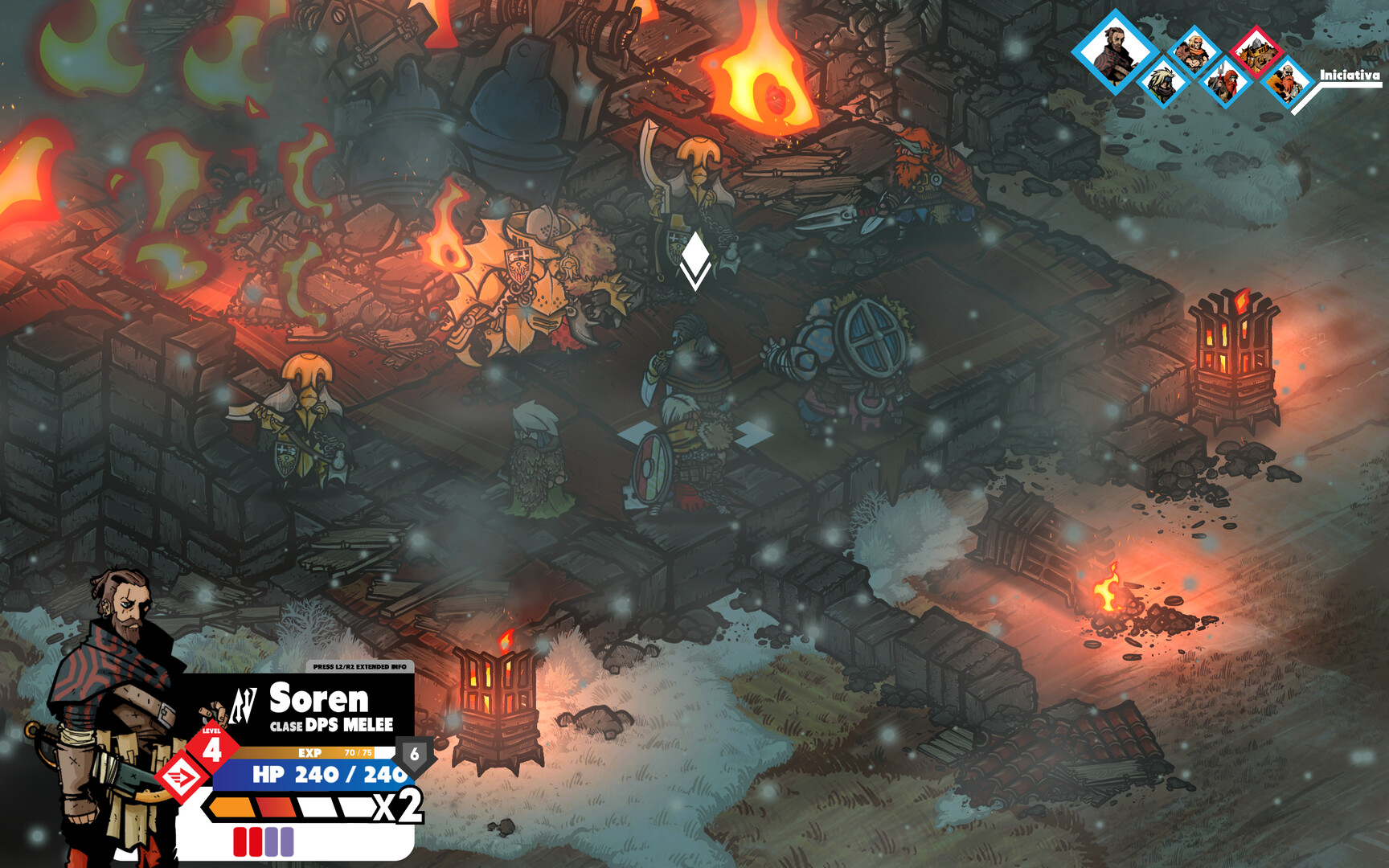Select the blonde bandana character's initiative portrait
The height and width of the screenshot is (868, 1389).
(1196, 51)
